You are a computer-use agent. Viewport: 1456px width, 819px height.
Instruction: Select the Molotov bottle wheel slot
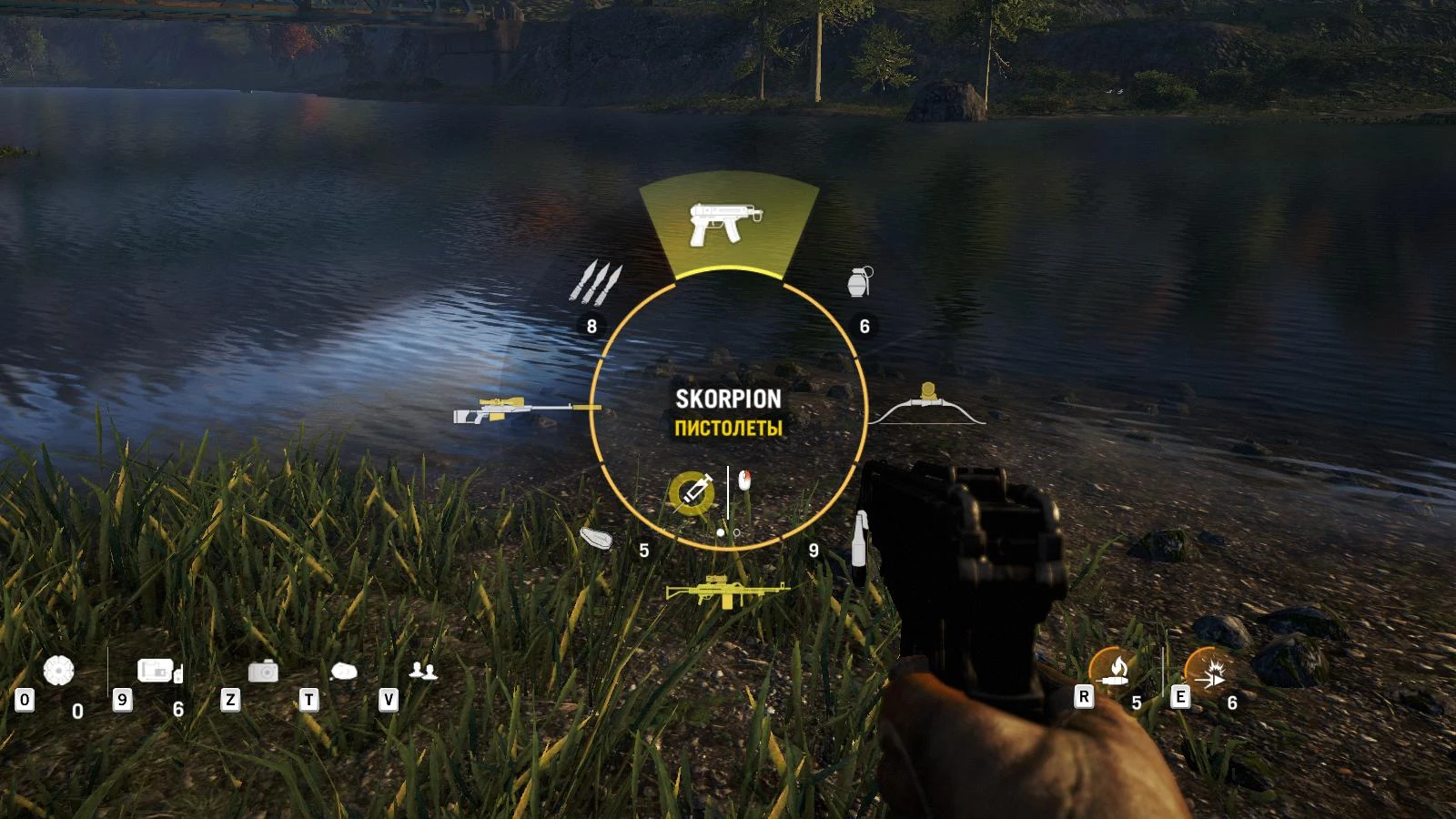(x=859, y=546)
